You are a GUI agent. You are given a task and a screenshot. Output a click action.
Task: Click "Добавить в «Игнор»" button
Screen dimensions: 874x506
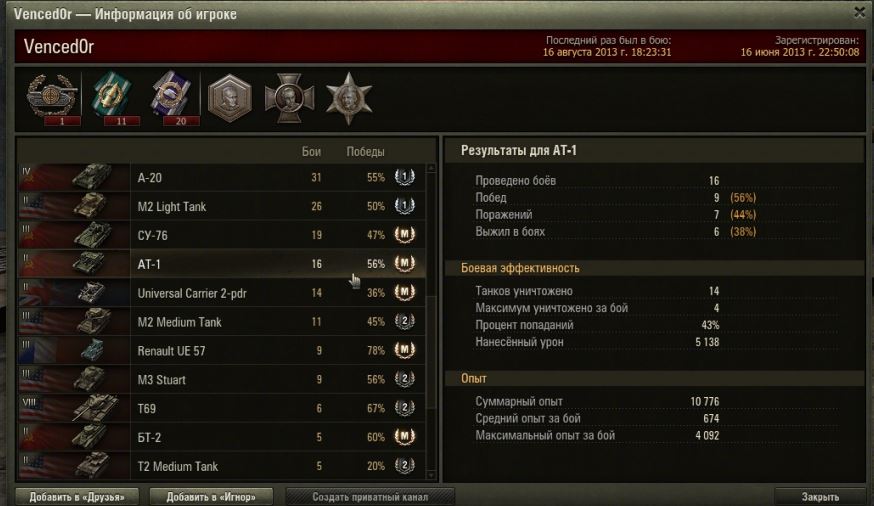(x=211, y=497)
